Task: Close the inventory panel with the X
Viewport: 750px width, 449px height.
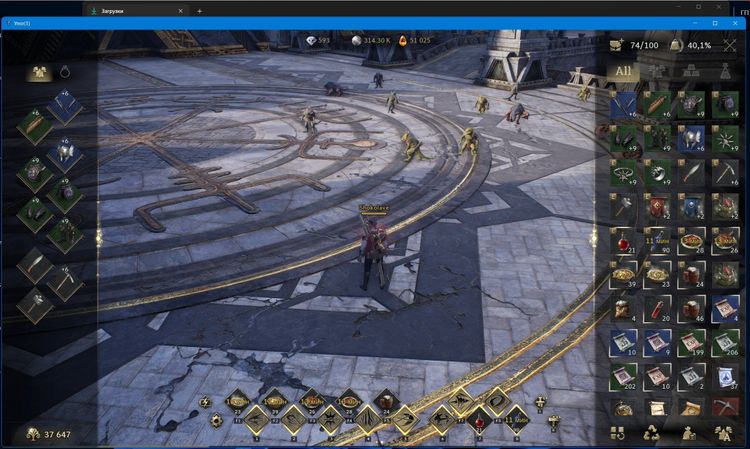Action: coord(729,45)
